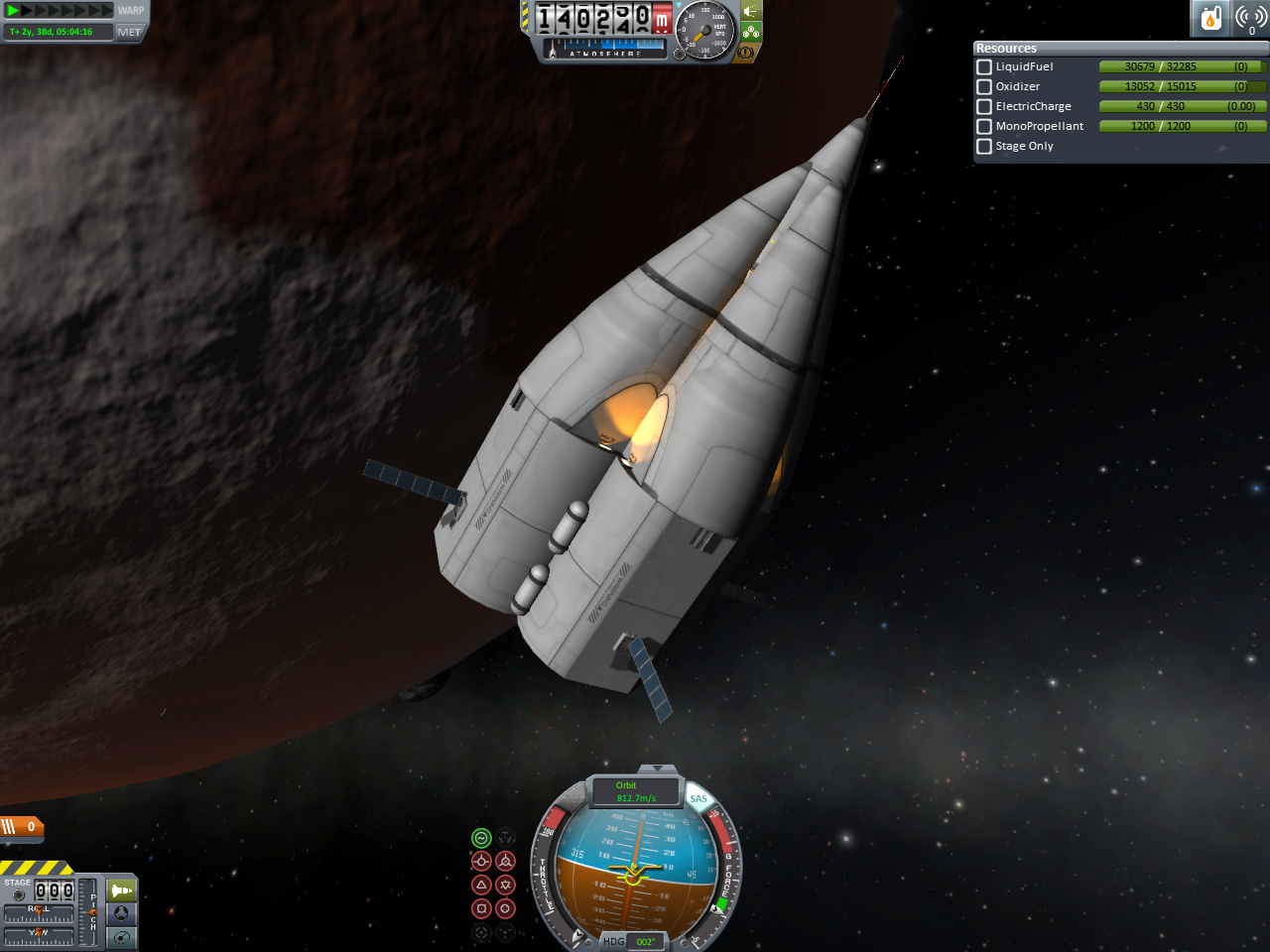Toggle the brakes button
1270x952 pixels.
(746, 52)
